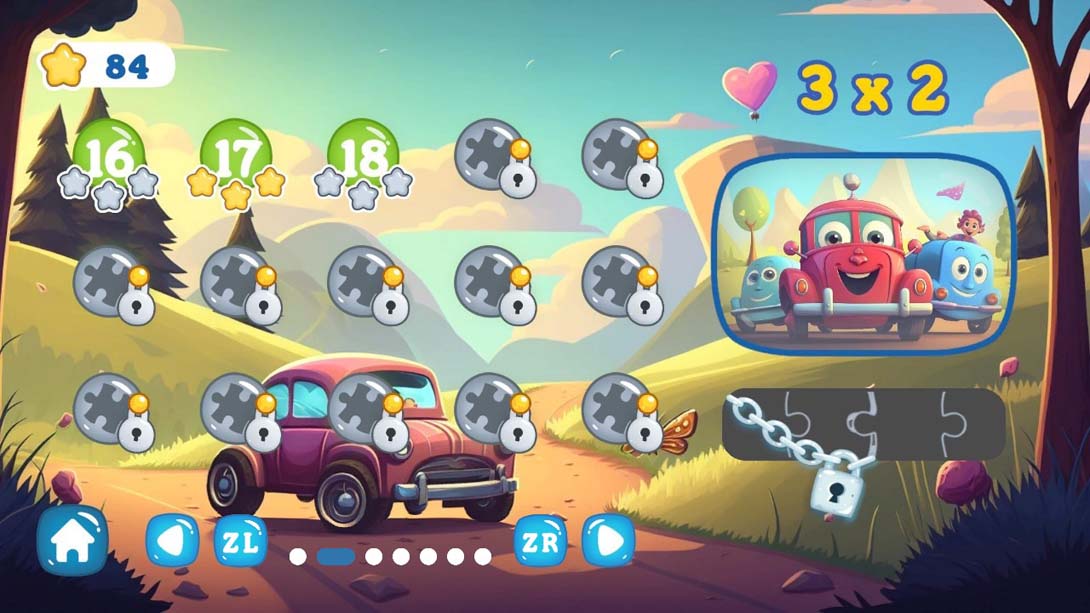Click the red car puzzle preview image

tap(867, 254)
